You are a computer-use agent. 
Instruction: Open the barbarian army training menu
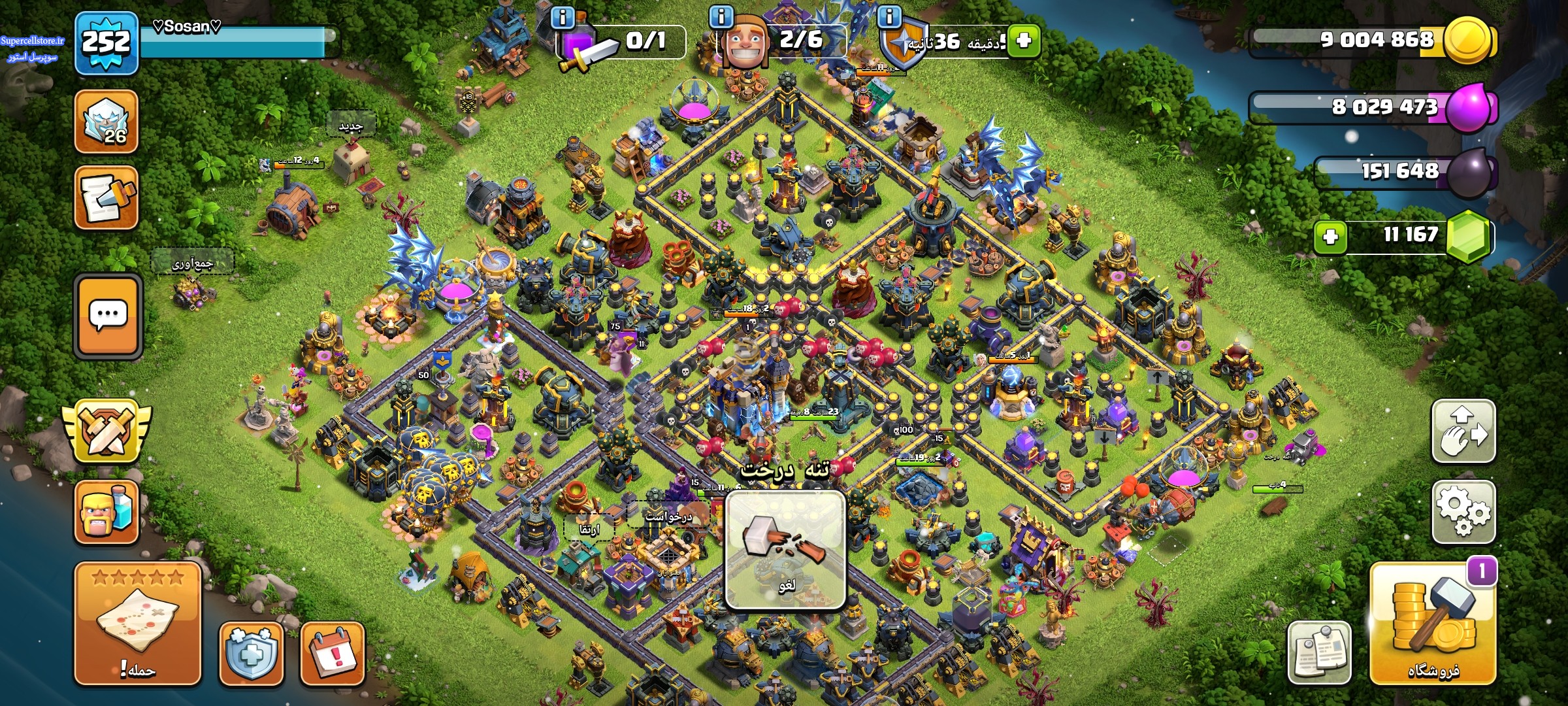(x=106, y=512)
